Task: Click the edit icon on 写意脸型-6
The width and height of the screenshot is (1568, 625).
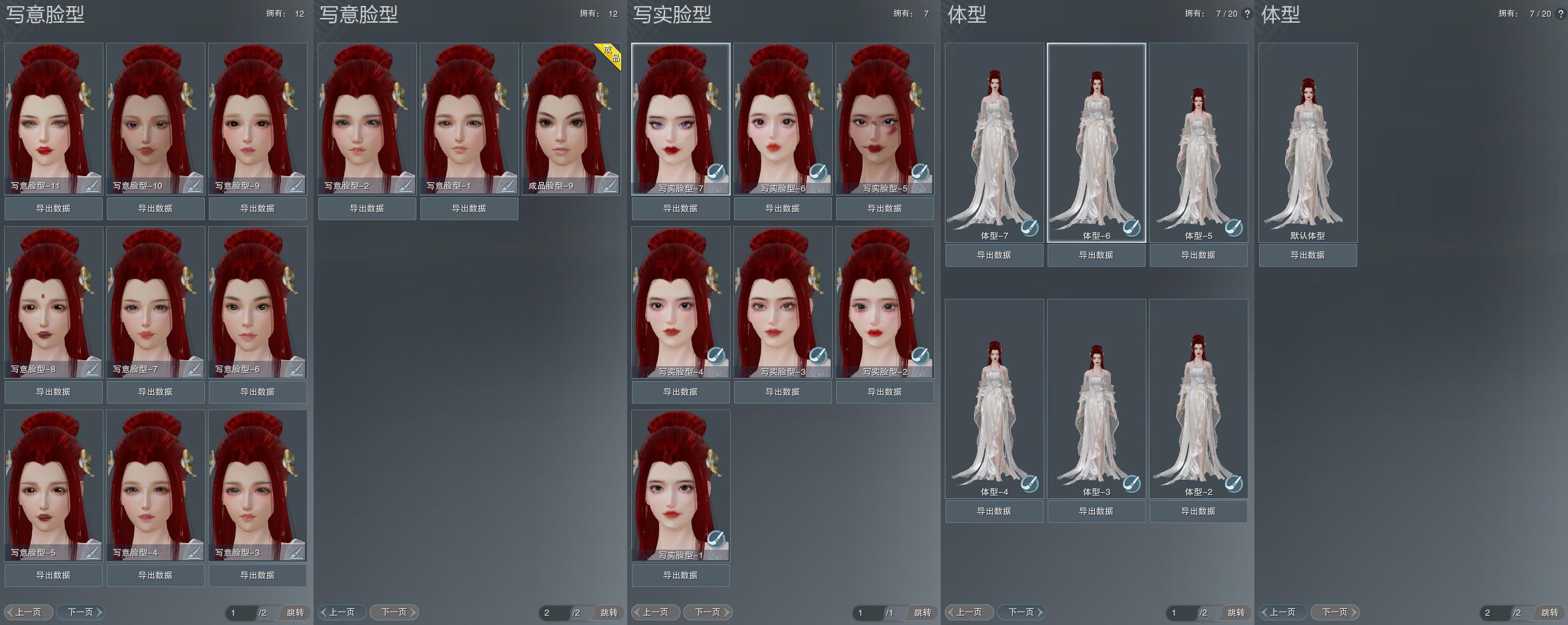Action: (x=295, y=368)
